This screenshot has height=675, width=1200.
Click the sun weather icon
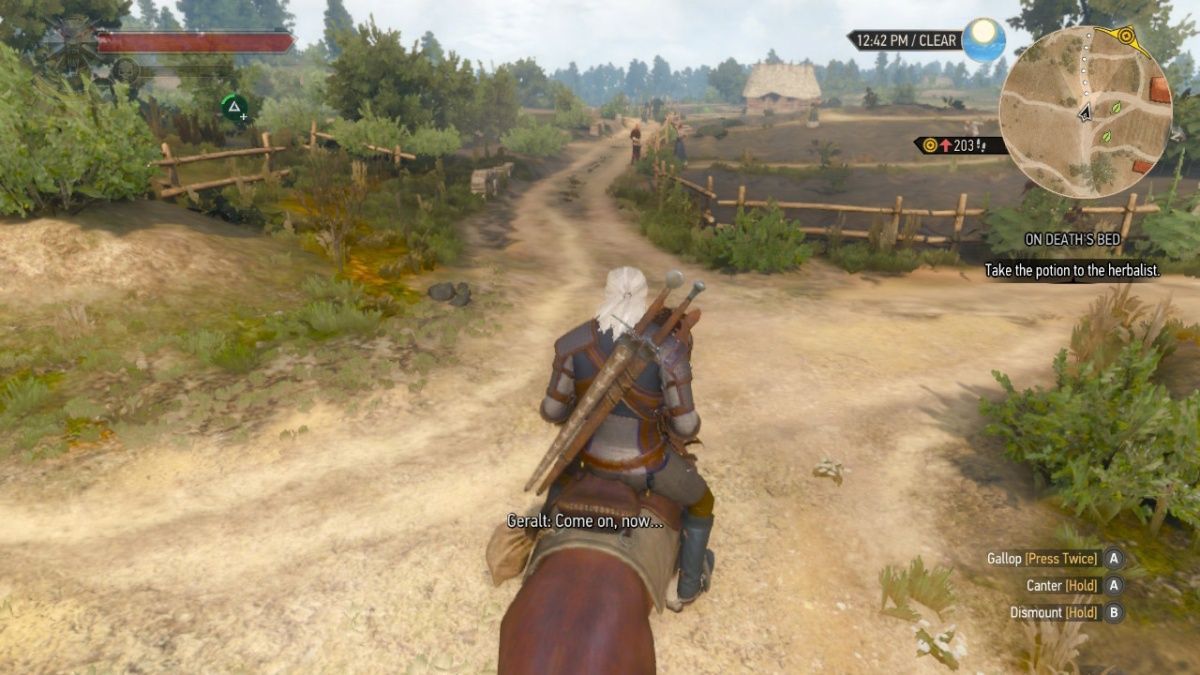[984, 40]
